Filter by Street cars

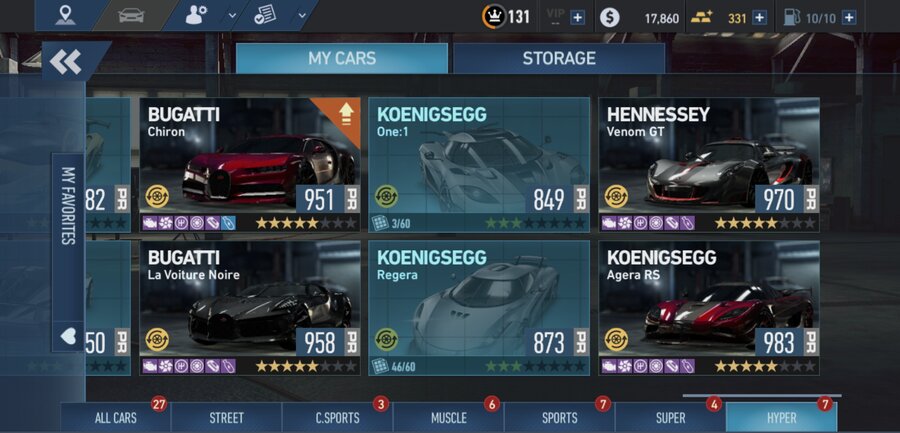point(227,418)
